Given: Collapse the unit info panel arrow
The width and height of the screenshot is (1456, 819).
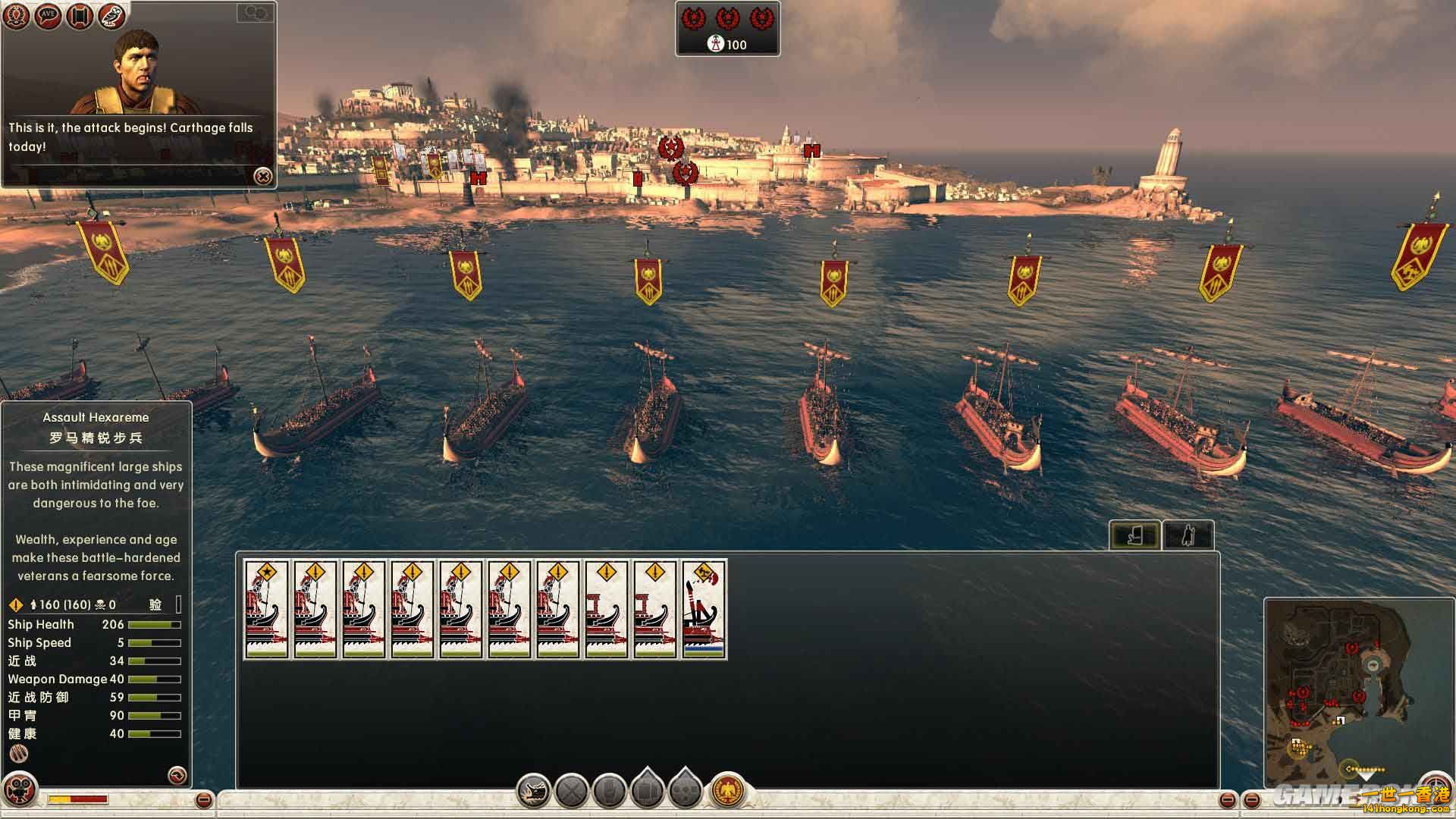Looking at the screenshot, I should tap(177, 774).
